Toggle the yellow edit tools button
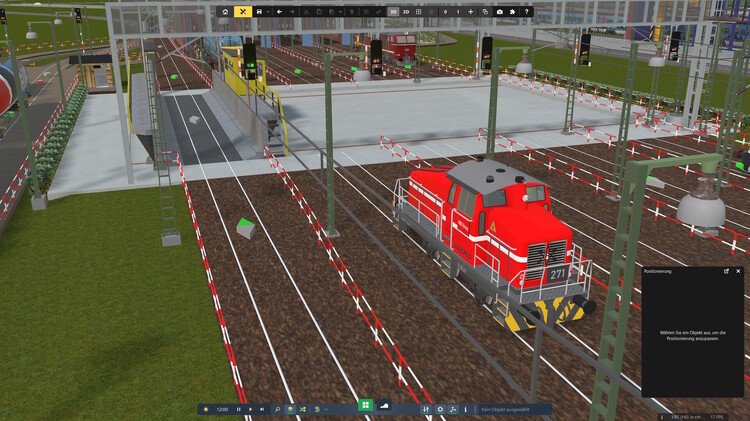This screenshot has height=421, width=750. (x=242, y=11)
